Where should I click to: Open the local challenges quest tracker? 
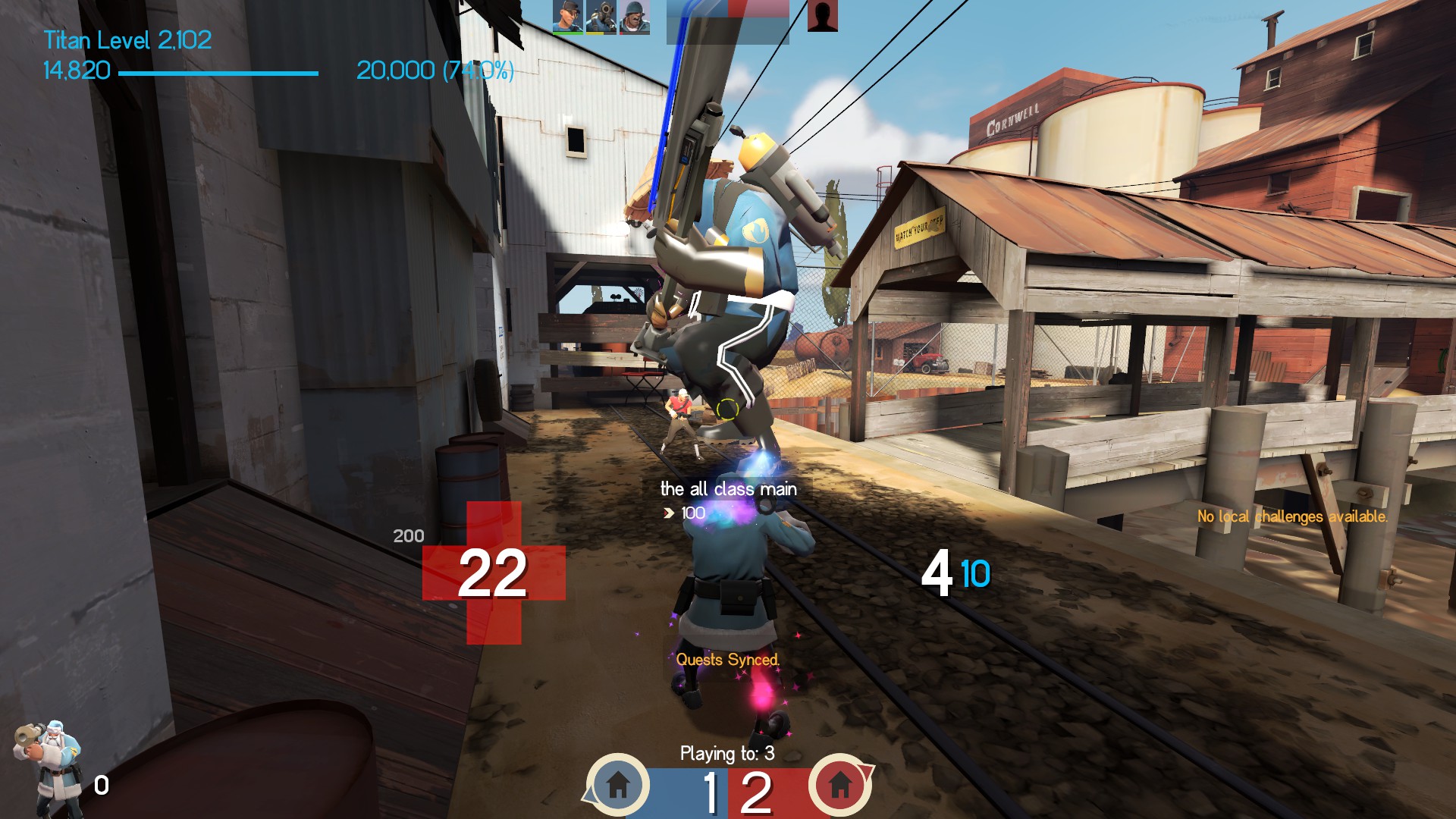coord(1291,516)
